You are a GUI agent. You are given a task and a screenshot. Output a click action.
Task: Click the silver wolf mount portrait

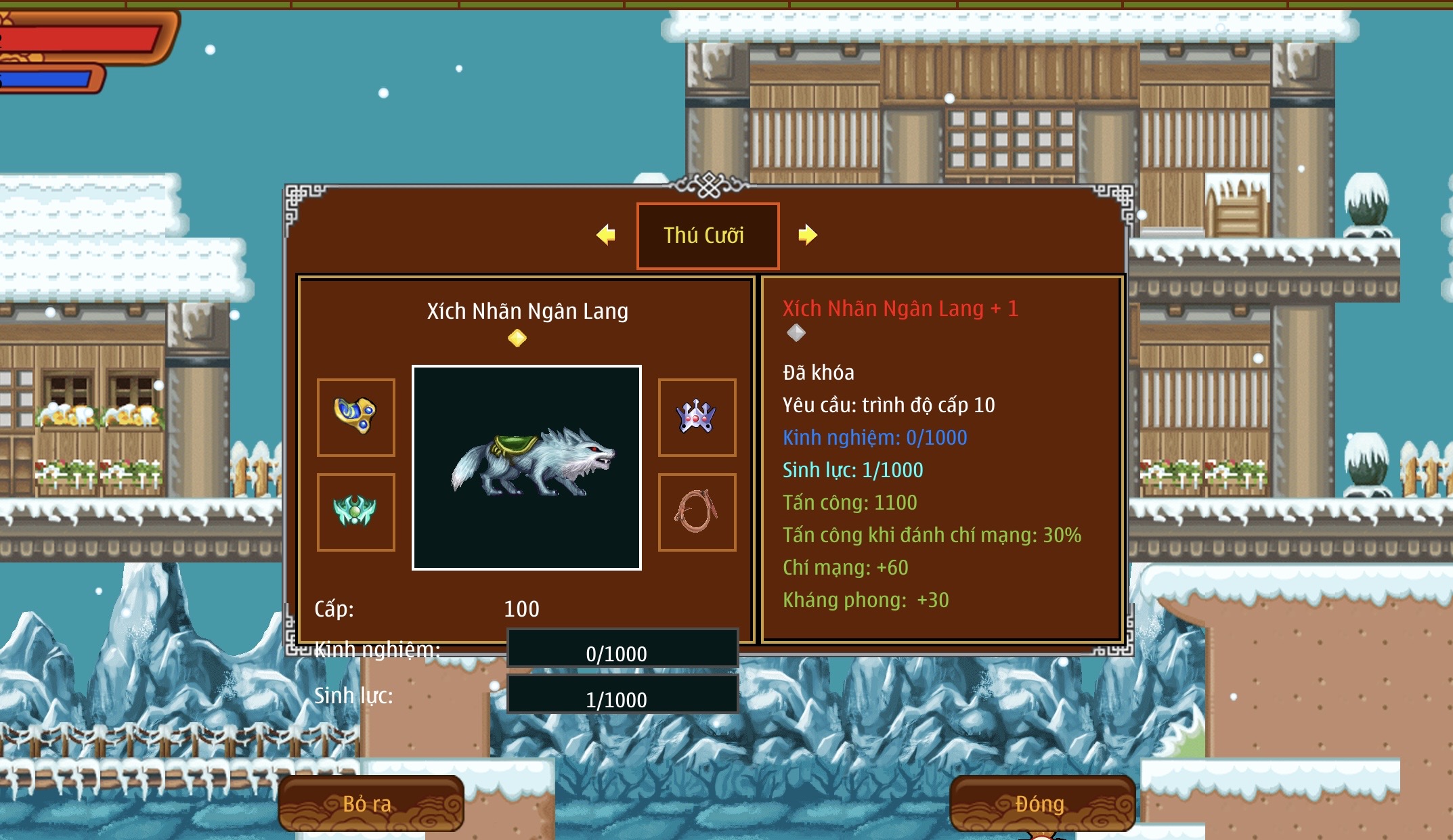click(x=527, y=468)
